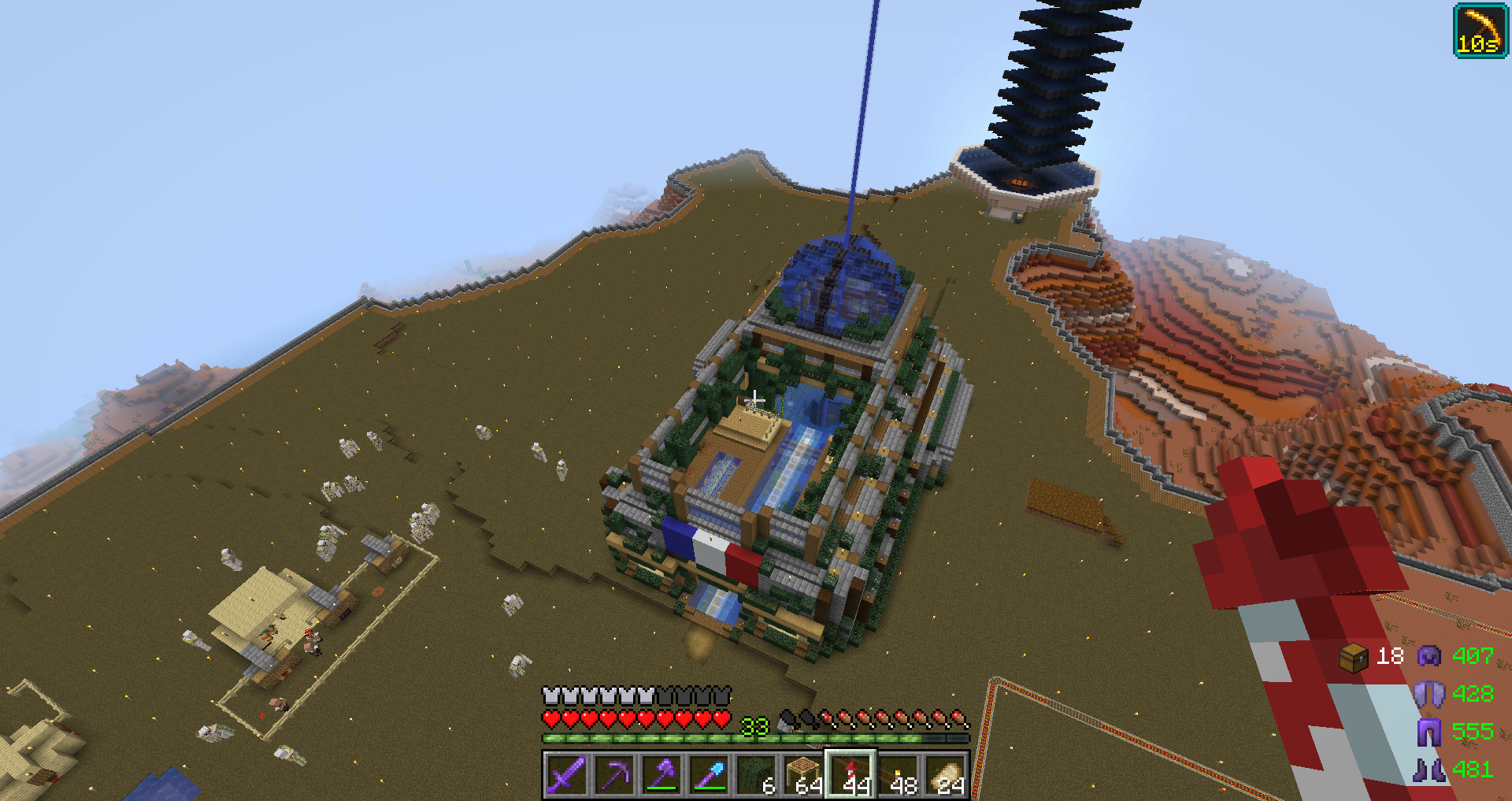The width and height of the screenshot is (1512, 801).
Task: Choose the enchanted axe in the hotbar
Action: pos(661,775)
